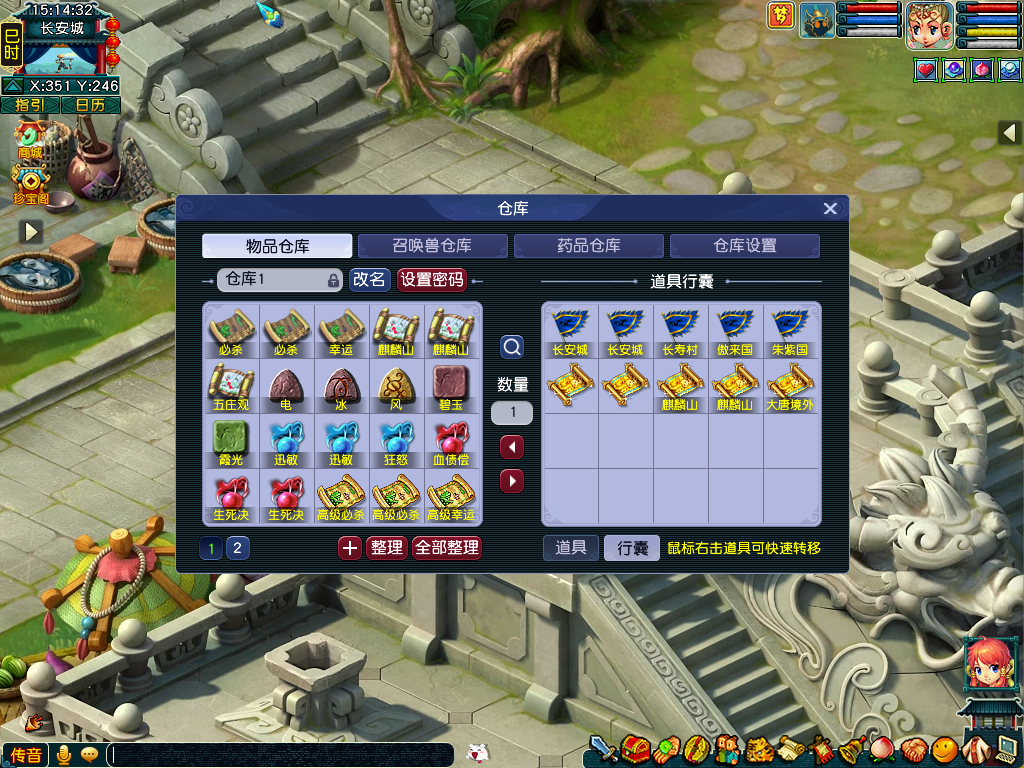Switch to warehouse page 2
This screenshot has height=768, width=1024.
pos(238,548)
